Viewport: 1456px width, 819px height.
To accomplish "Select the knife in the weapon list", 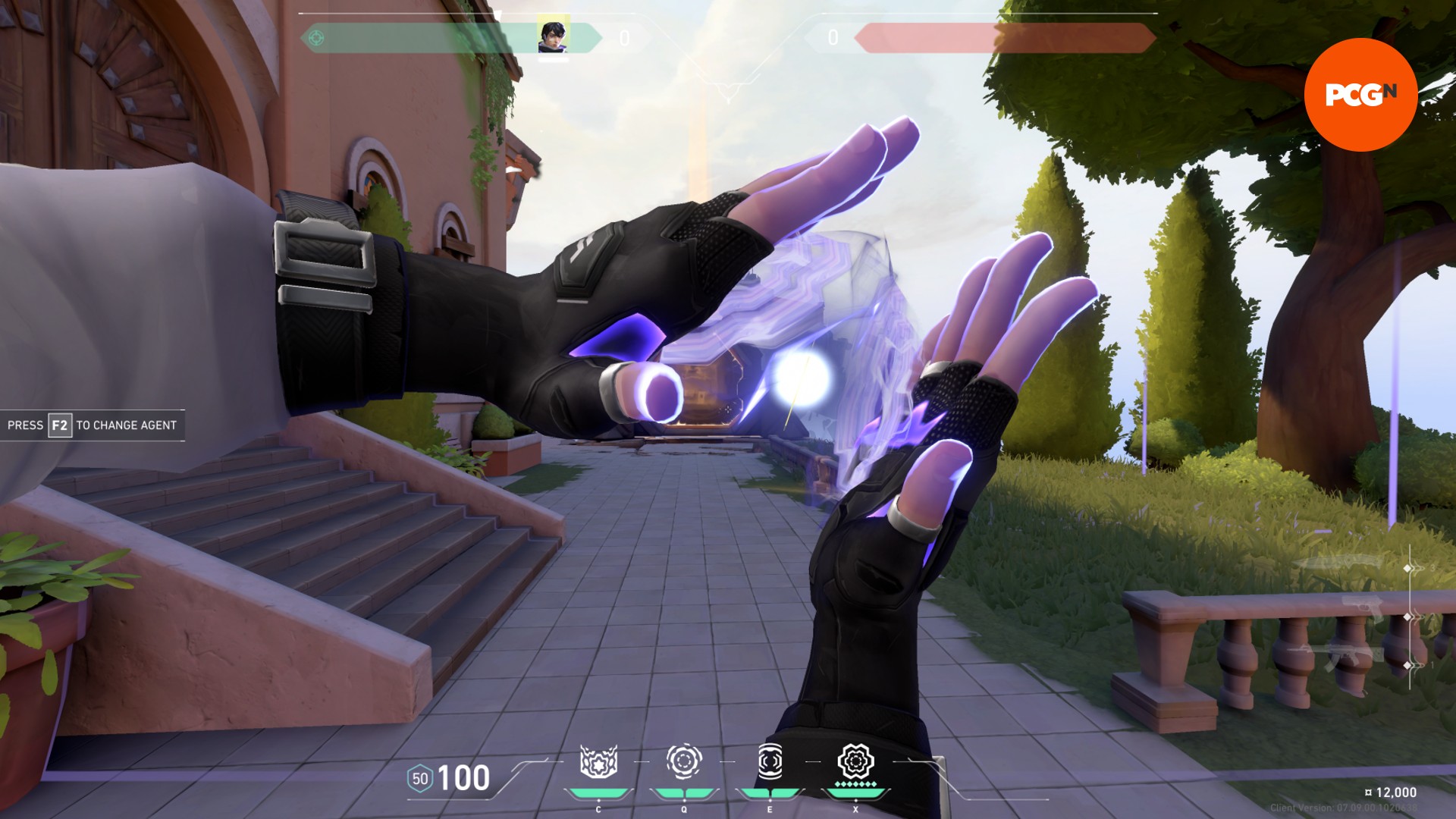I will point(1338,563).
